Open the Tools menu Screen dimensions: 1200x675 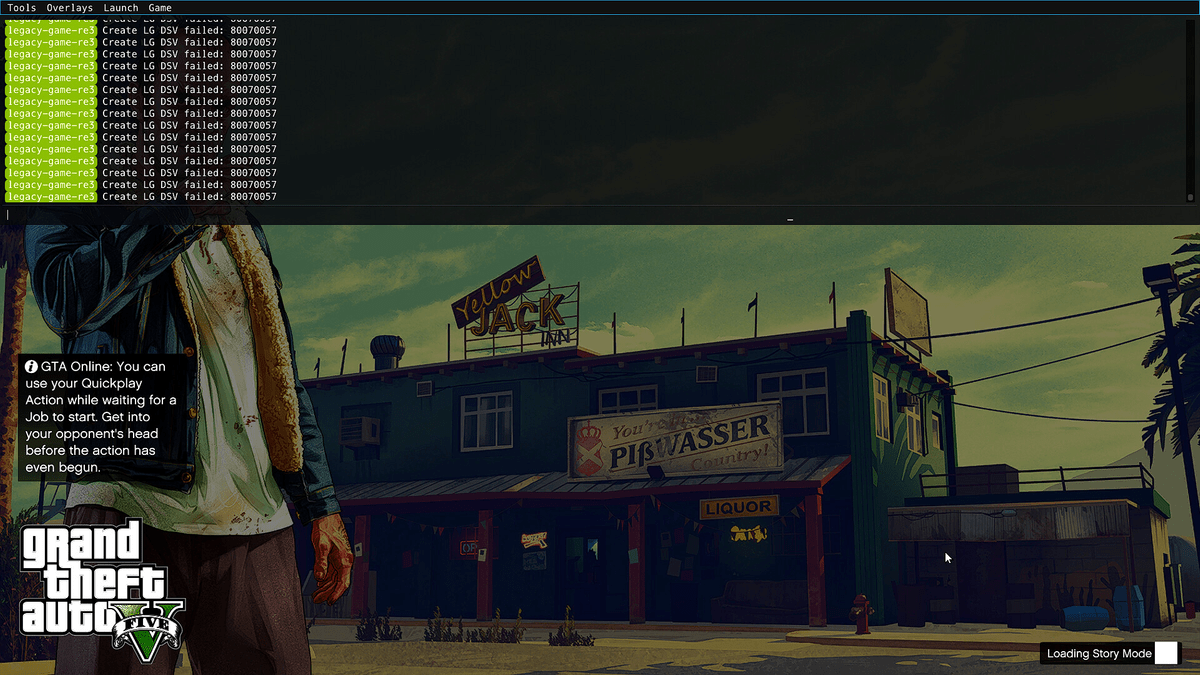22,8
